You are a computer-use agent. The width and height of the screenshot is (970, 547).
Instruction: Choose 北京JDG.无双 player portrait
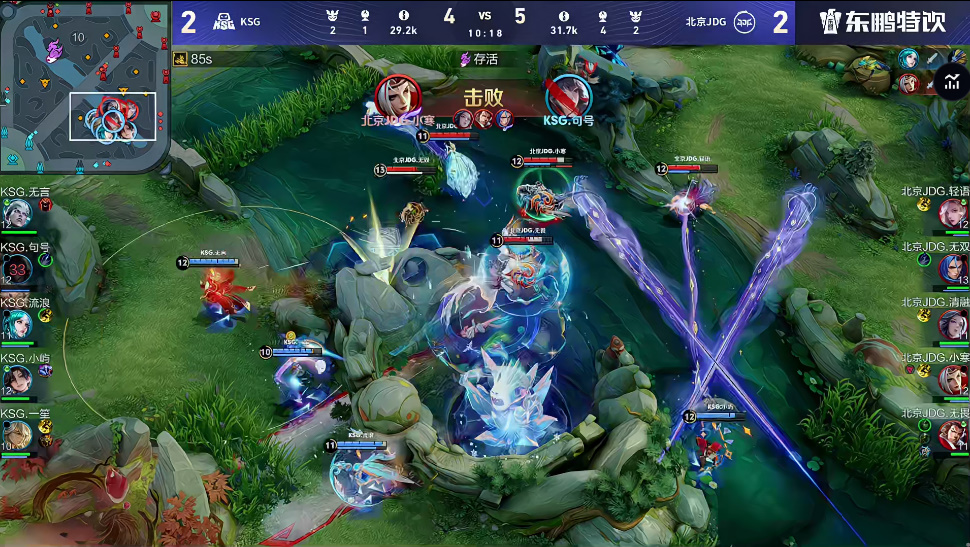pyautogui.click(x=951, y=268)
